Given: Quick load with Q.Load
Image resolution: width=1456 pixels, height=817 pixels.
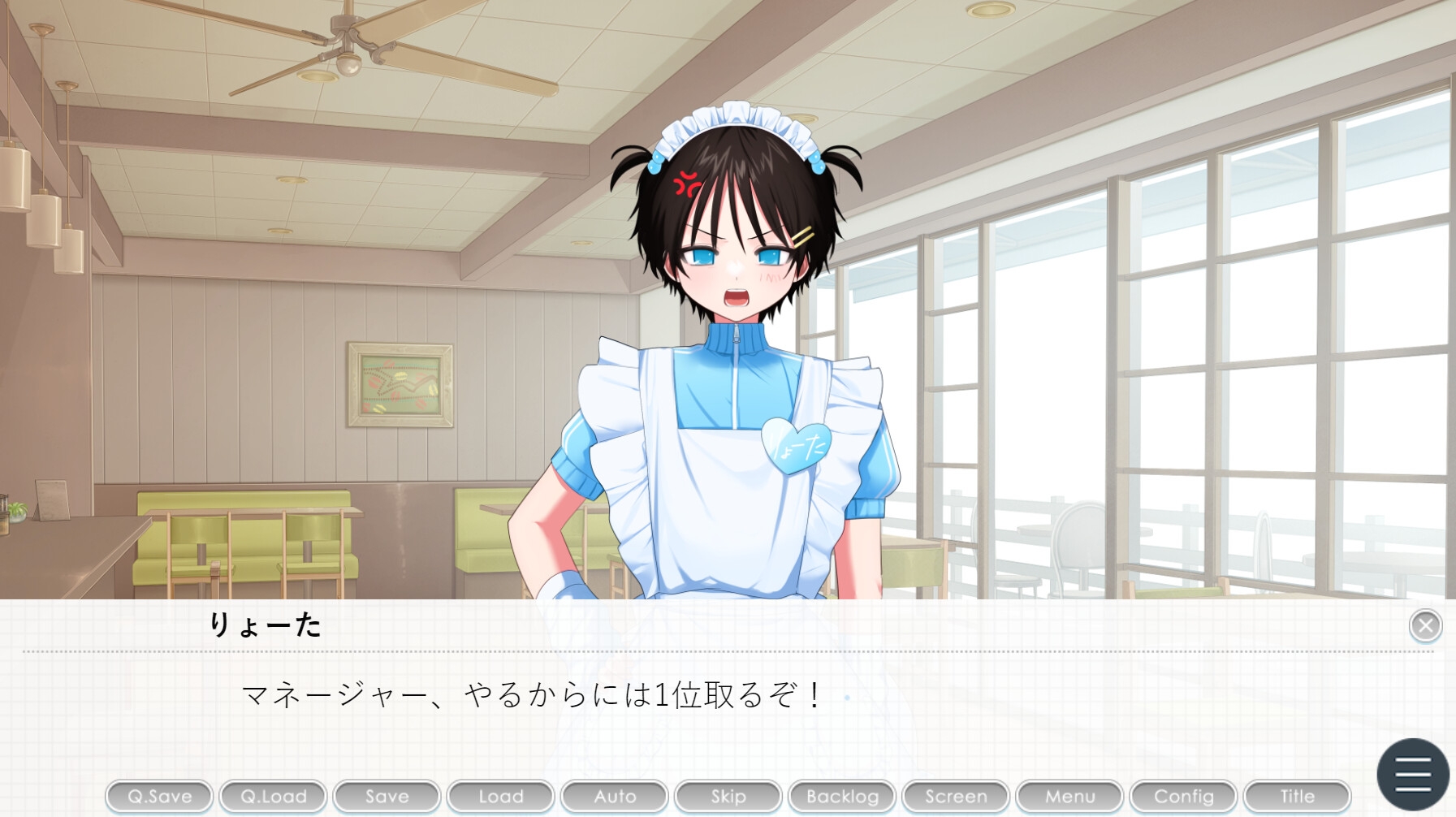Looking at the screenshot, I should click(273, 797).
